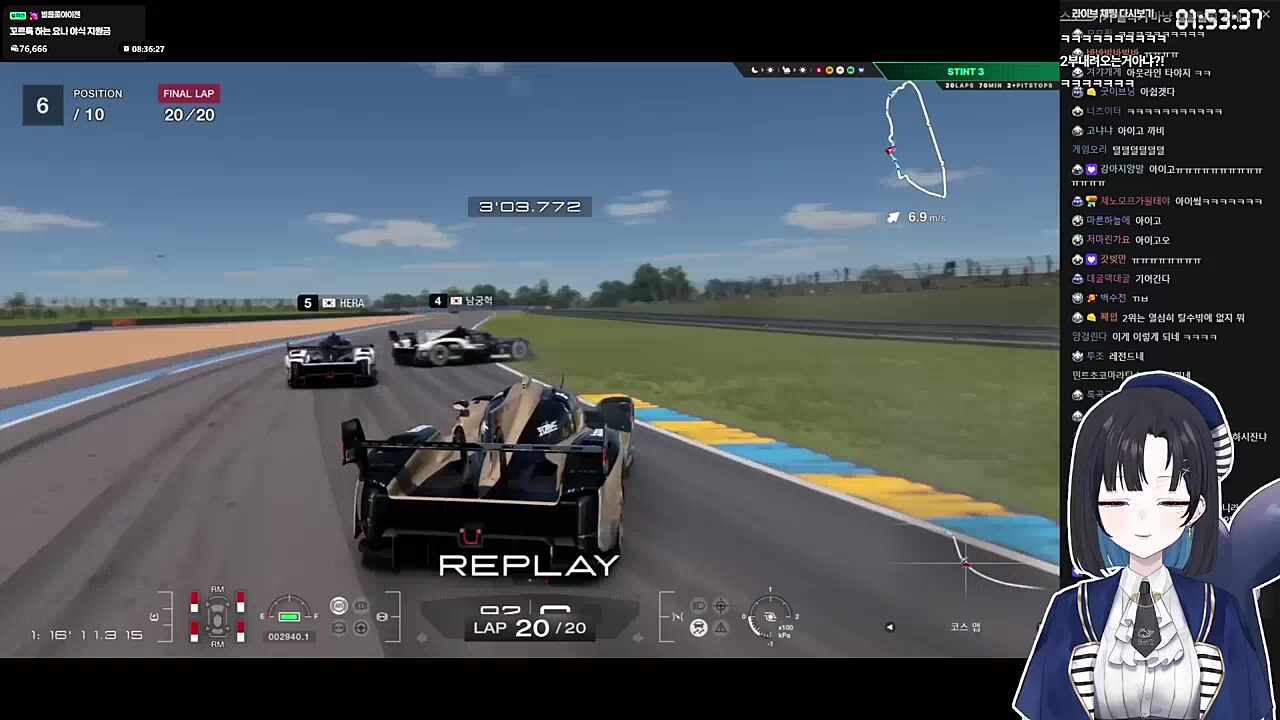Viewport: 1280px width, 720px height.
Task: Click the wind direction arrow indicator
Action: [x=893, y=217]
